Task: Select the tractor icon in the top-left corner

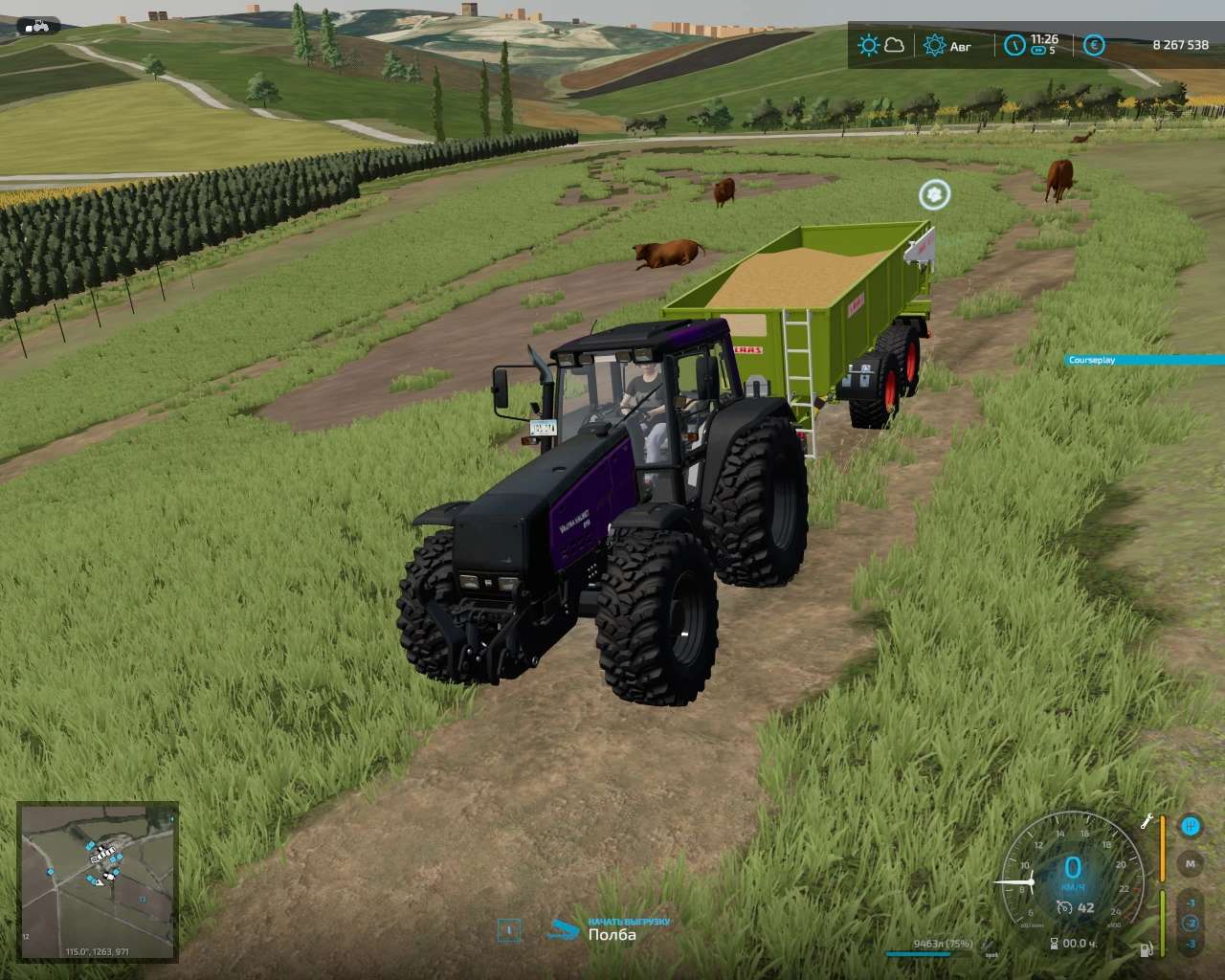Action: 38,26
